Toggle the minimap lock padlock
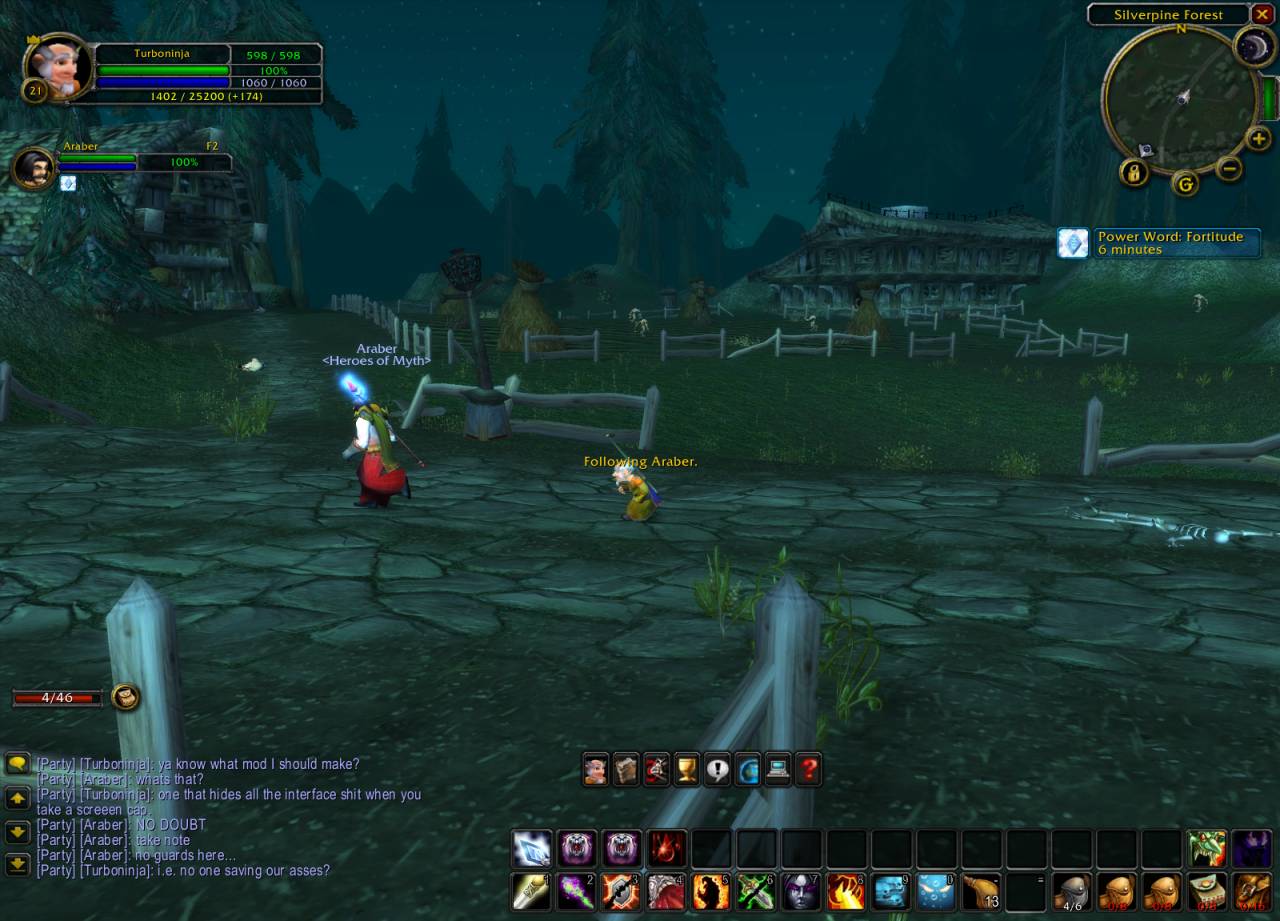Viewport: 1280px width, 921px height. click(1134, 174)
